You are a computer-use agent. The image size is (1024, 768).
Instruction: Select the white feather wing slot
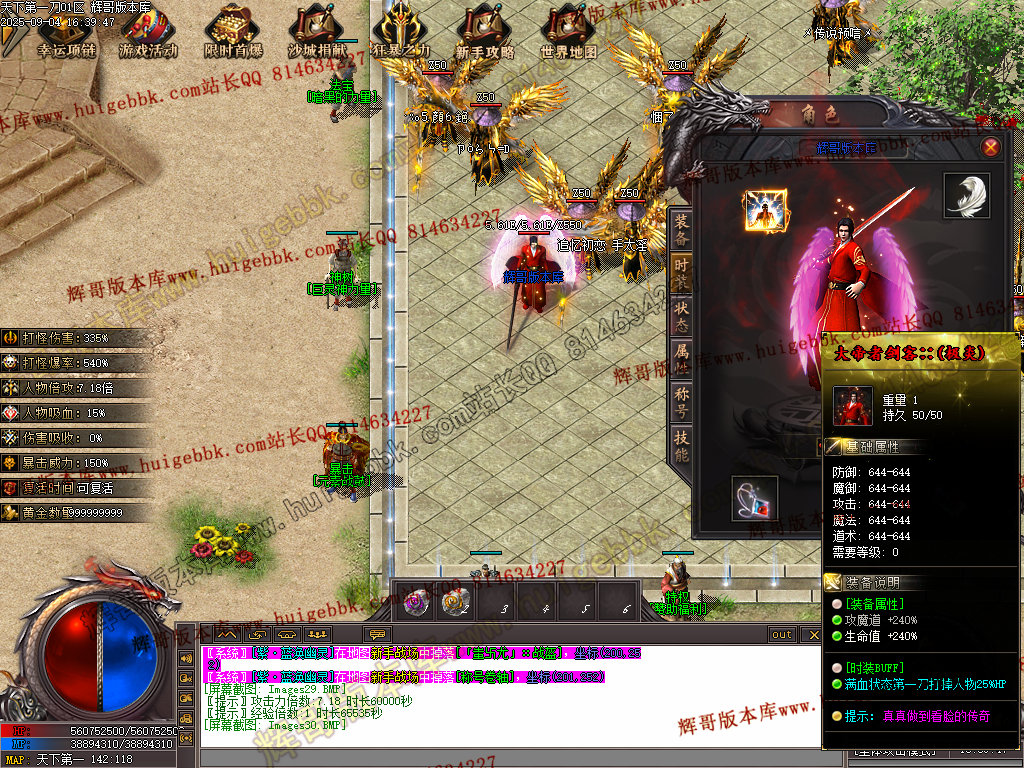[x=966, y=195]
